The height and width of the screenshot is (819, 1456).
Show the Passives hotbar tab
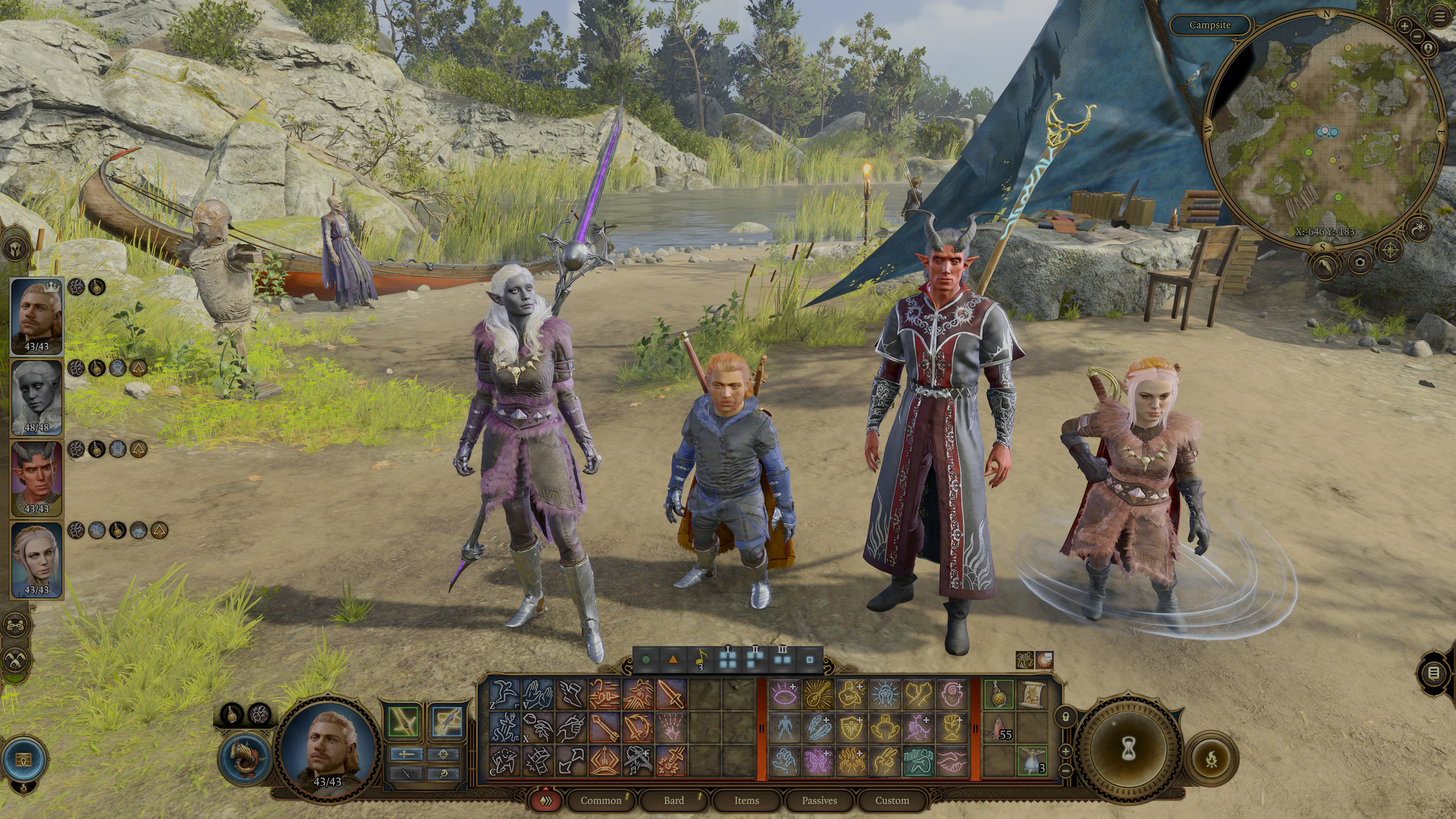pos(819,800)
